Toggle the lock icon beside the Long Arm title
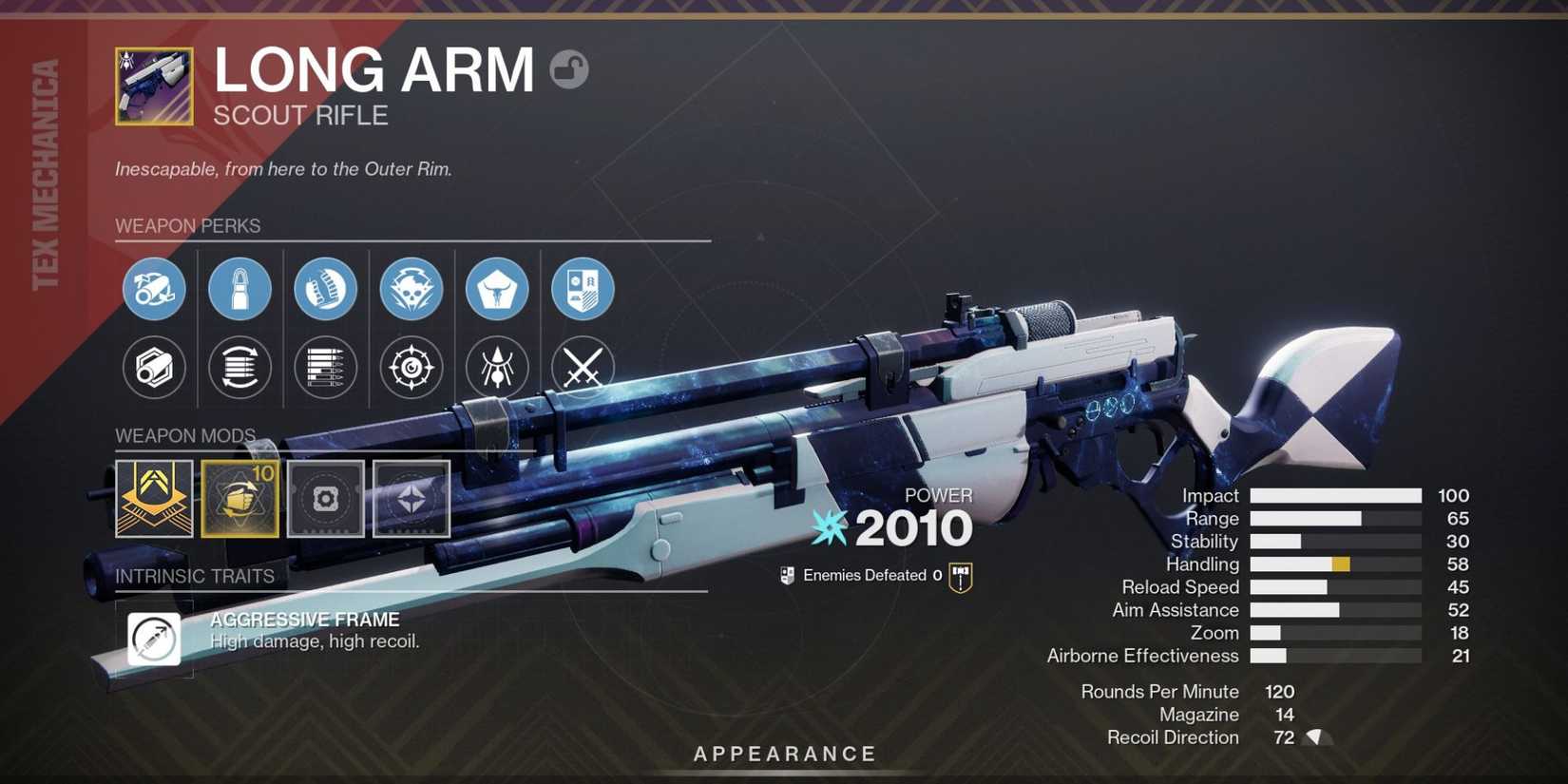Screen dimensions: 1568x784 coord(568,68)
